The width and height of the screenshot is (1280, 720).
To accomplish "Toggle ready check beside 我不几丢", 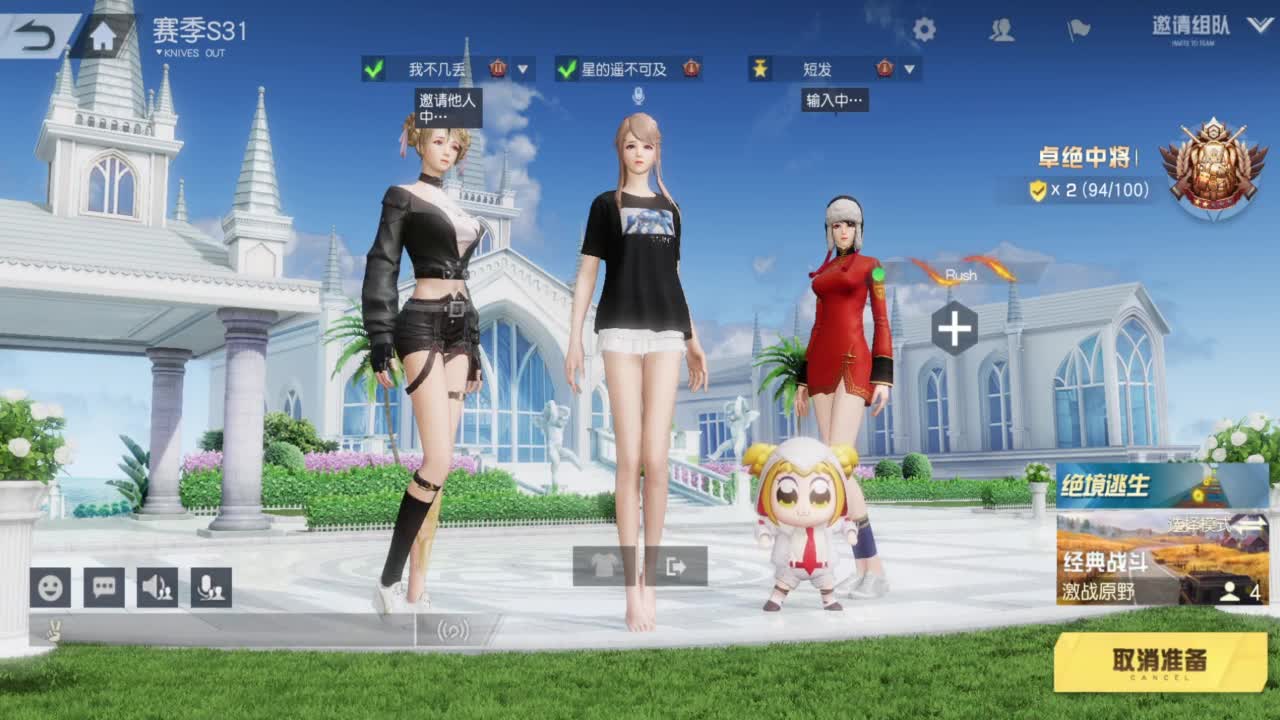I will click(375, 71).
